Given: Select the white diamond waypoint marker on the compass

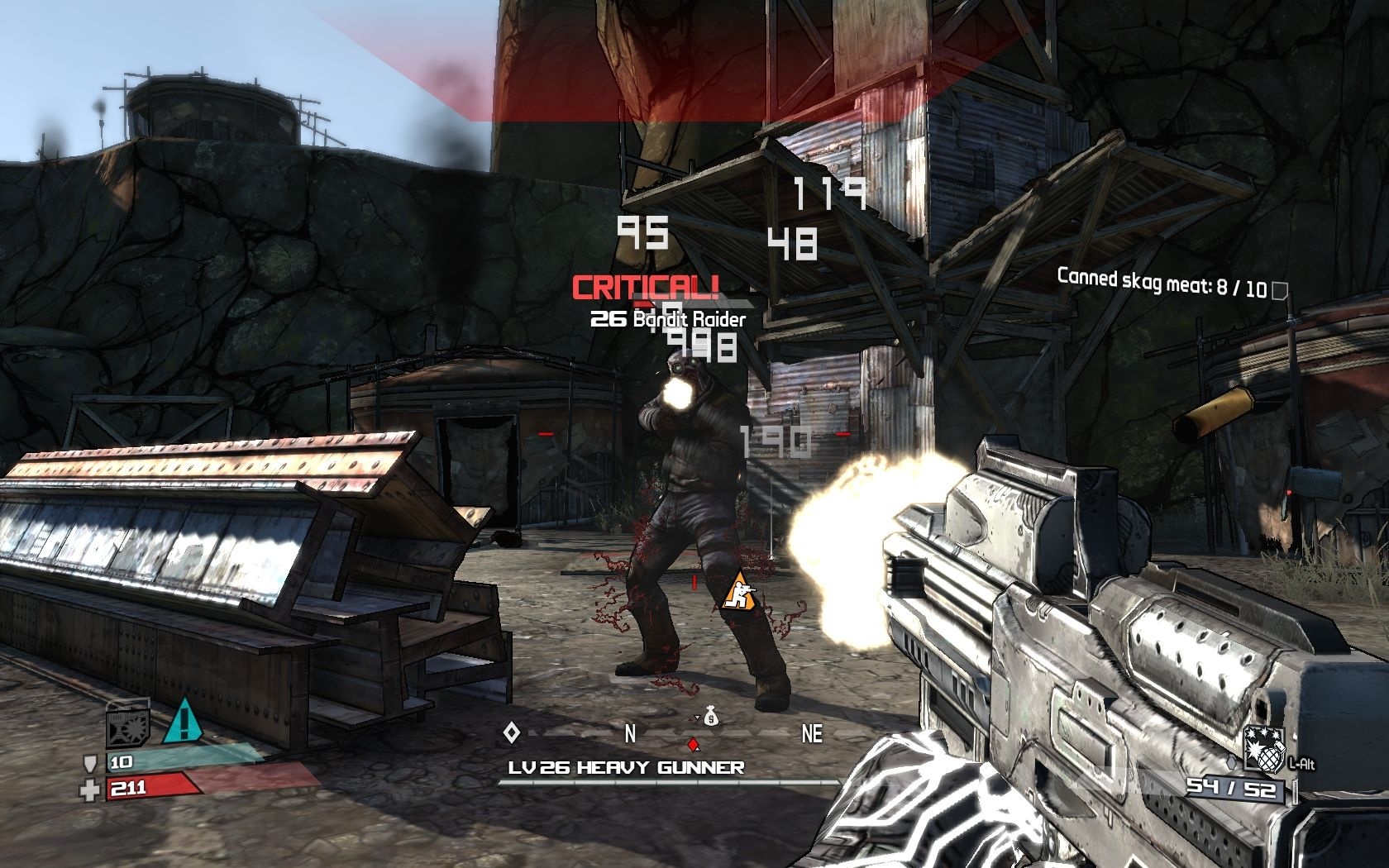Looking at the screenshot, I should [513, 732].
